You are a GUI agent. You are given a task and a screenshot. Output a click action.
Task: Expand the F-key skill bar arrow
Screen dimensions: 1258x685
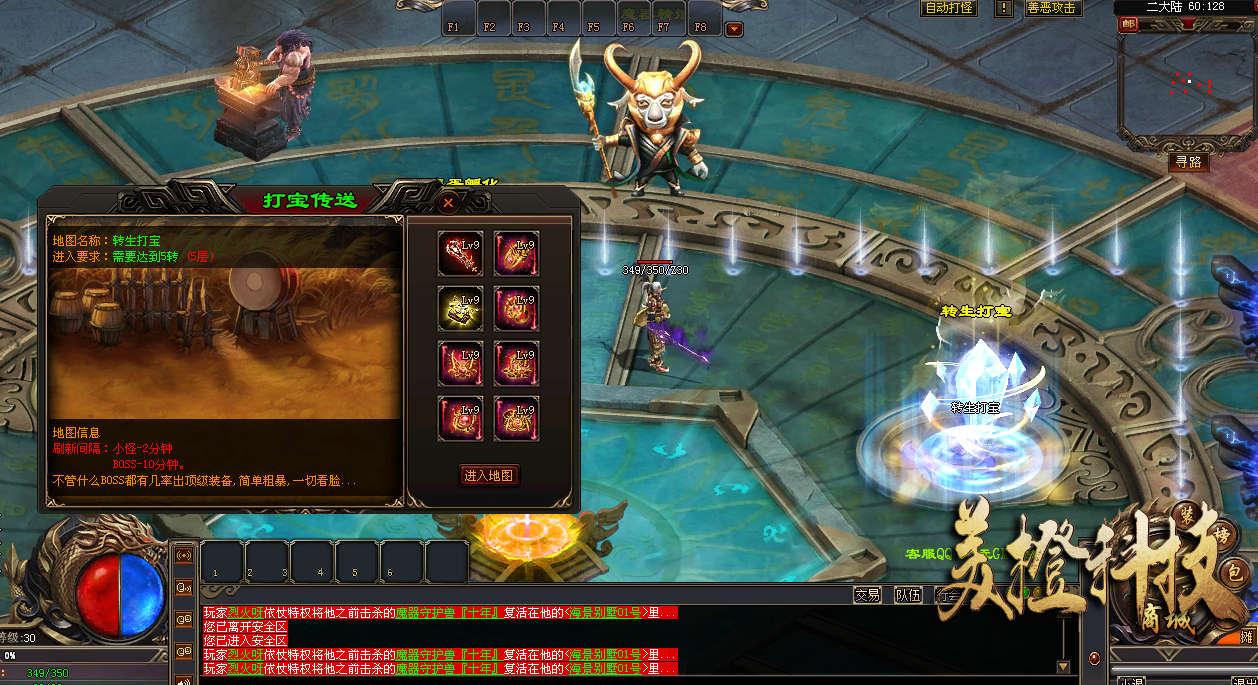click(x=734, y=29)
